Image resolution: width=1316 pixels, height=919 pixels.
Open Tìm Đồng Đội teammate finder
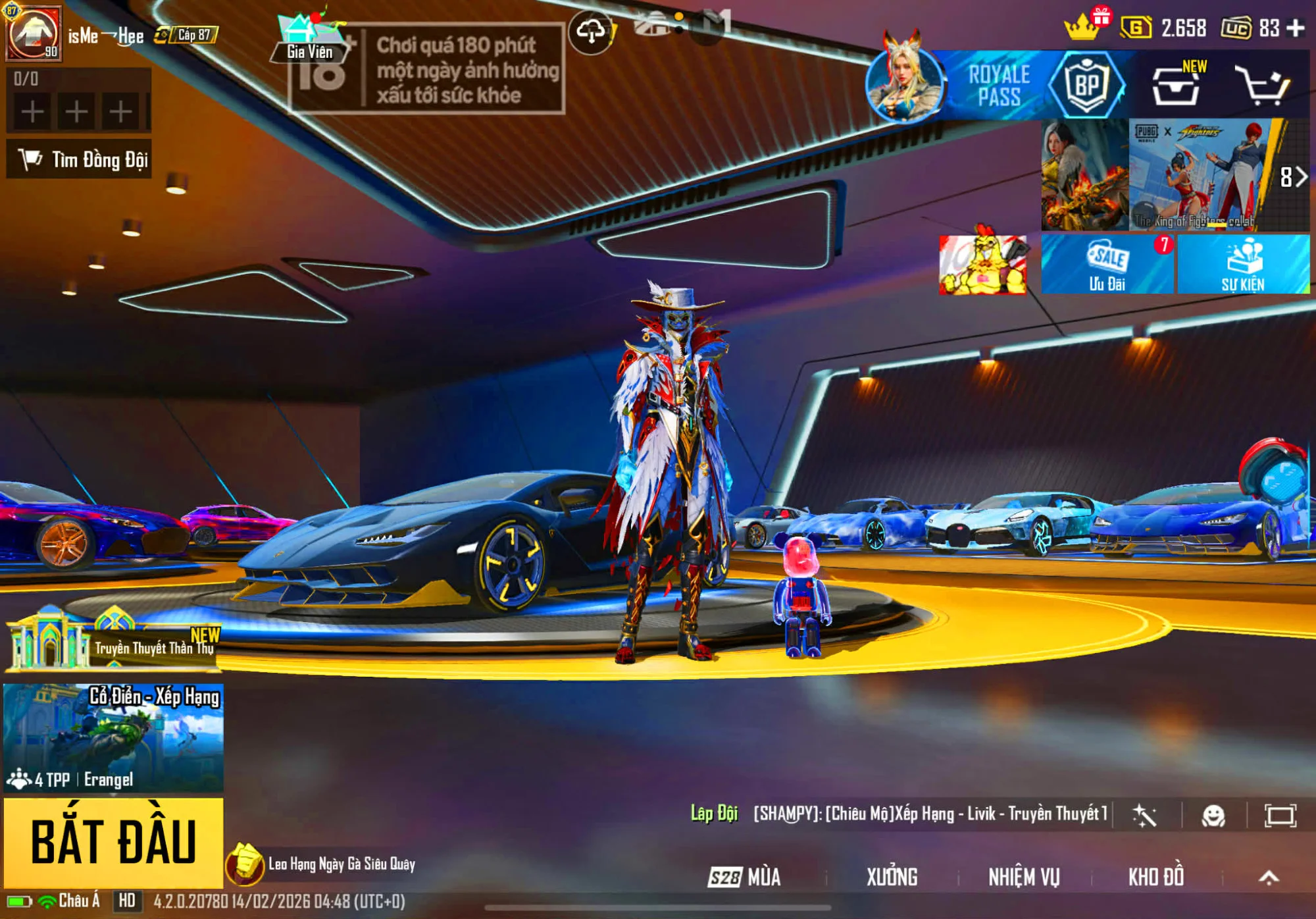(80, 159)
